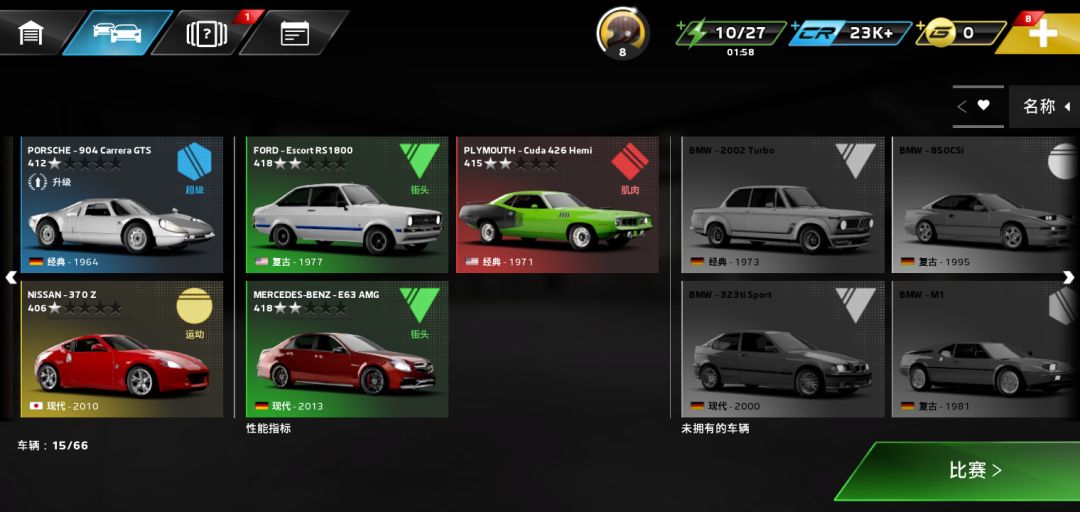Image resolution: width=1080 pixels, height=512 pixels.
Task: Switch to the cars collection tab
Action: [117, 33]
